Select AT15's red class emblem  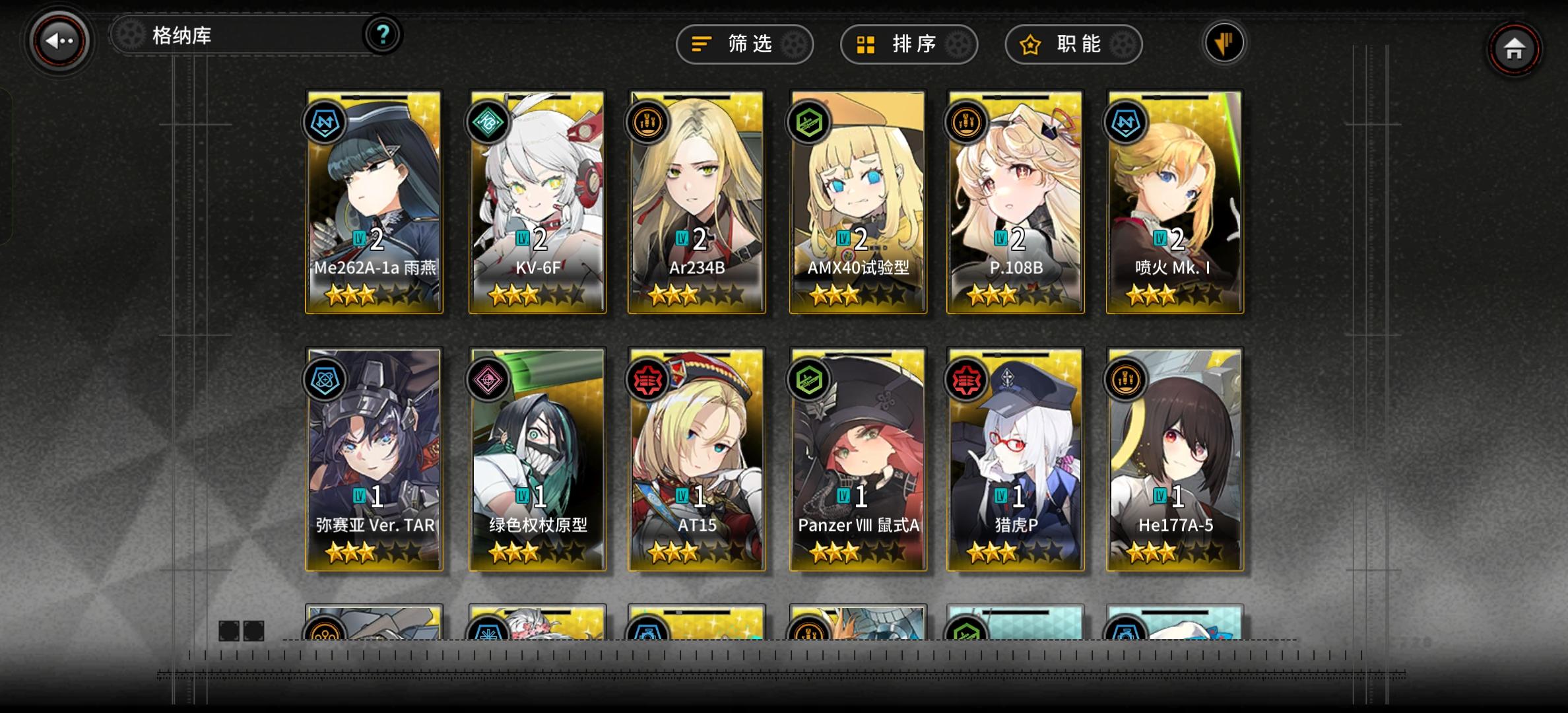pos(648,378)
